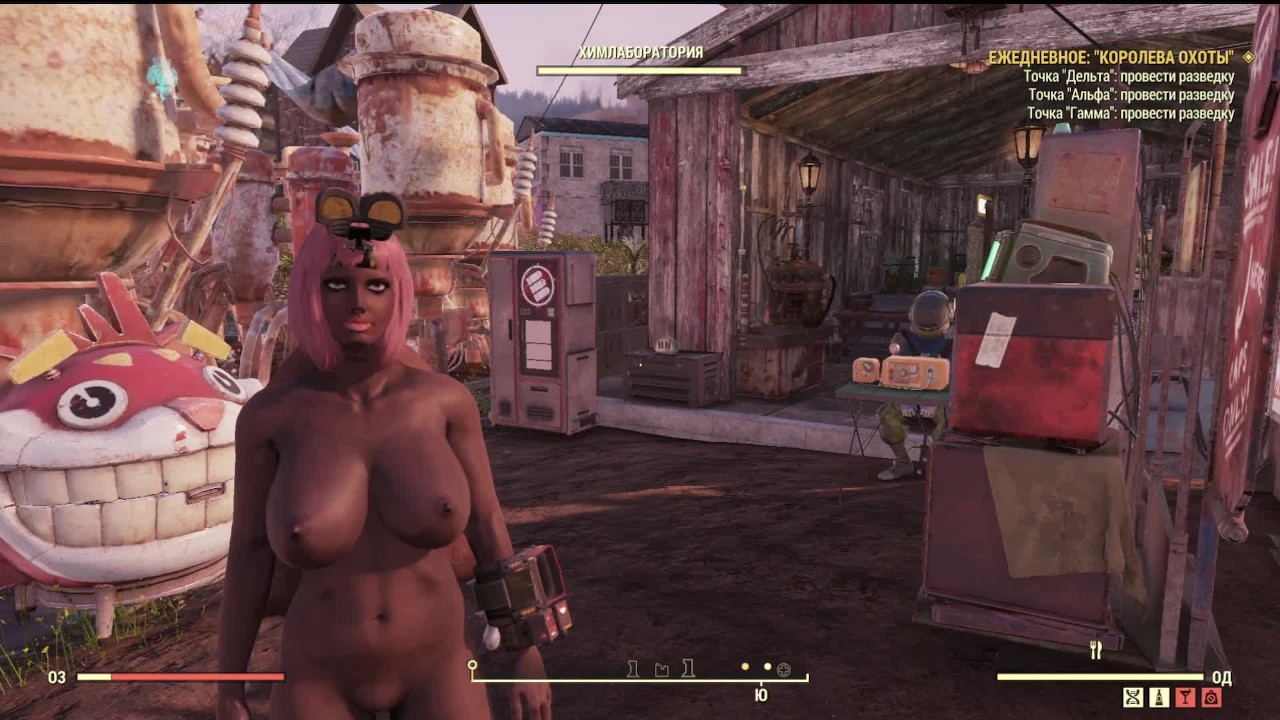The height and width of the screenshot is (720, 1280).
Task: Click the left building marker on the compass
Action: 634,670
